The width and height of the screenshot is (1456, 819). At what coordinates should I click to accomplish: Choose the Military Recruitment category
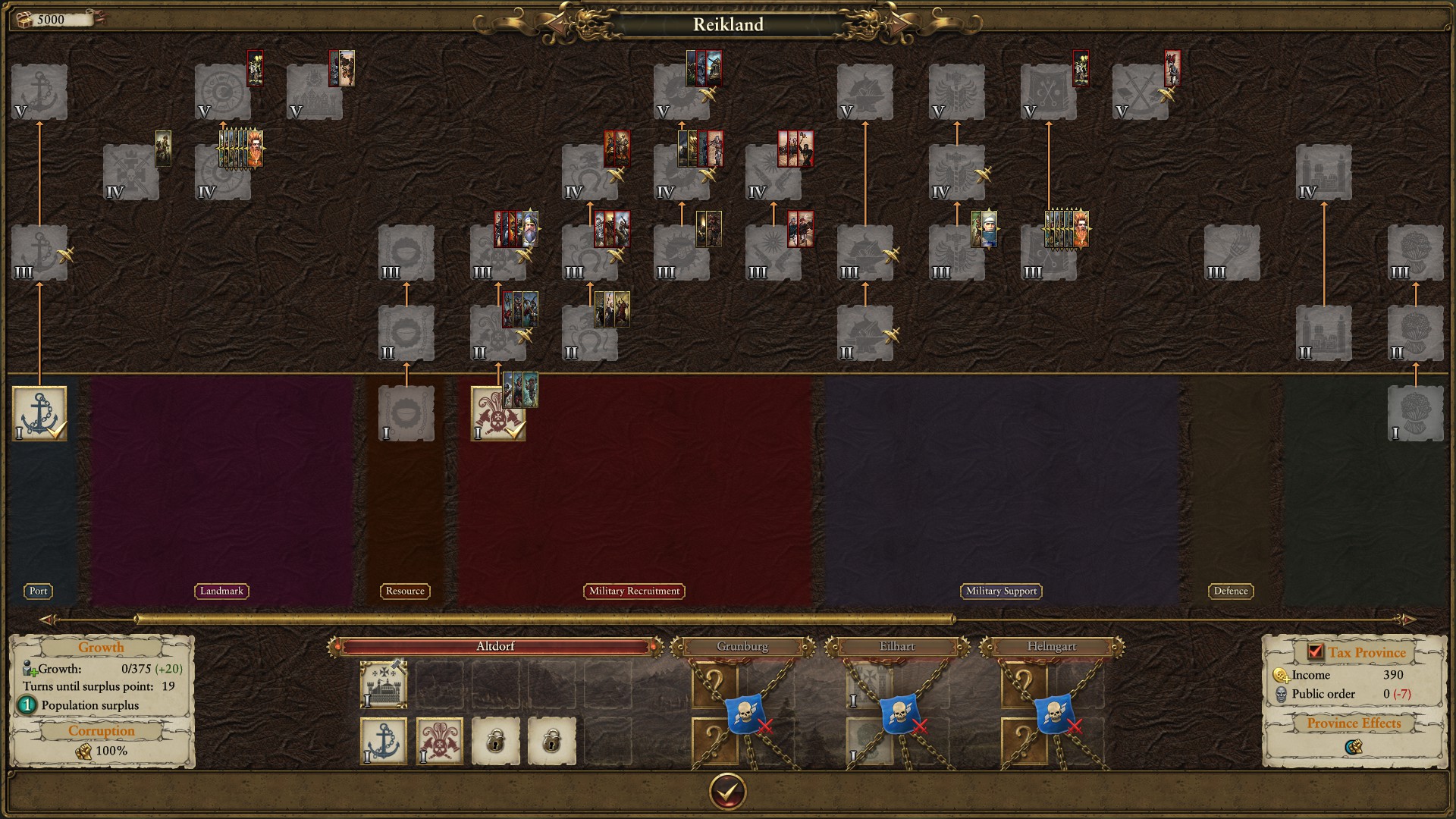point(634,591)
